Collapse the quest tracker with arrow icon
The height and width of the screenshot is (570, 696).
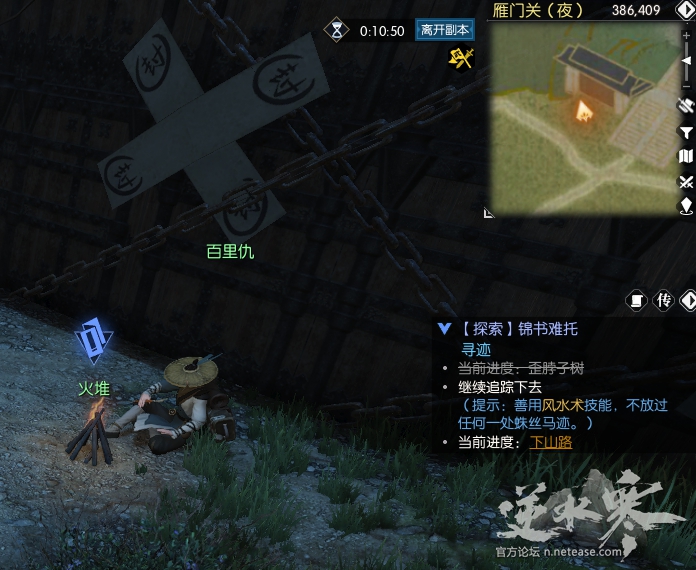pos(688,300)
